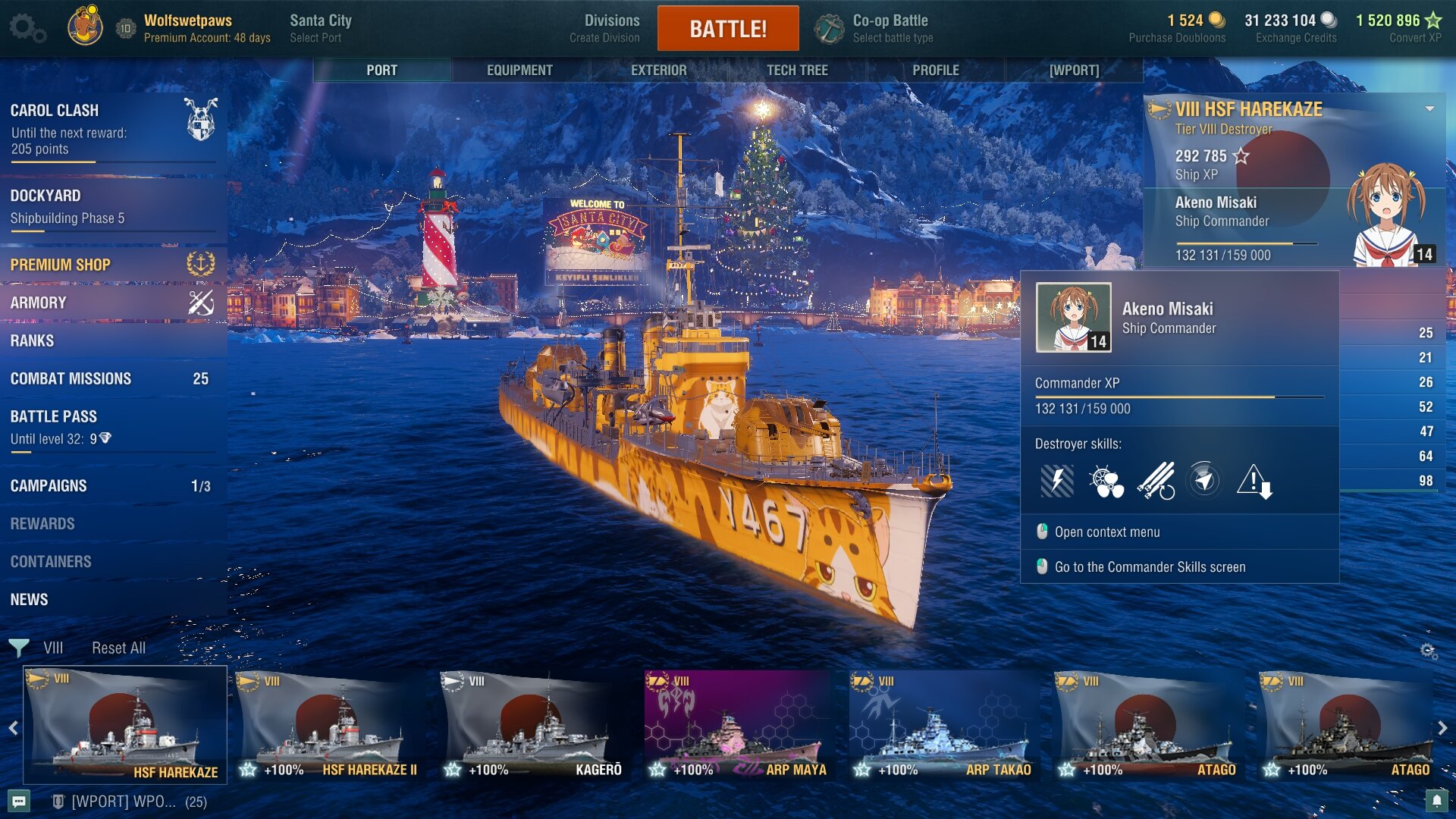Start the battle with the BATTLE! button
The image size is (1456, 819).
[727, 29]
